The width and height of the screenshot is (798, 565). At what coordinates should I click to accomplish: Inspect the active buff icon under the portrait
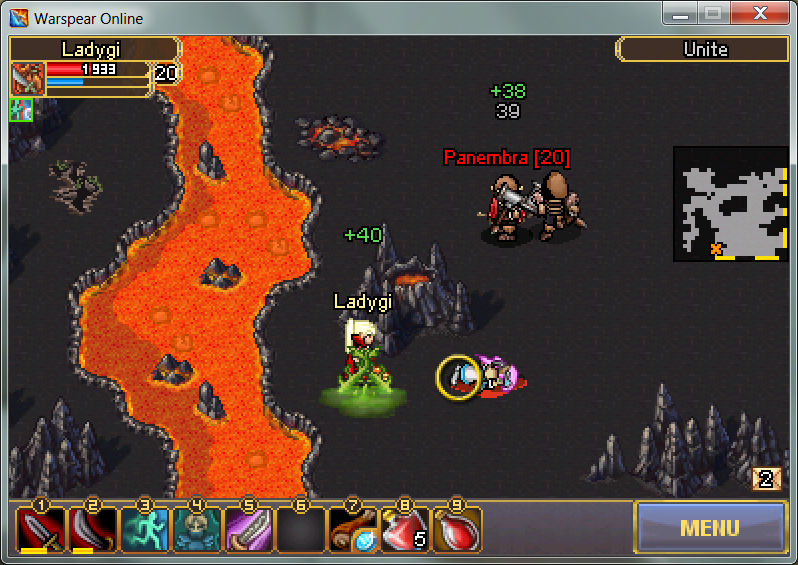(22, 109)
